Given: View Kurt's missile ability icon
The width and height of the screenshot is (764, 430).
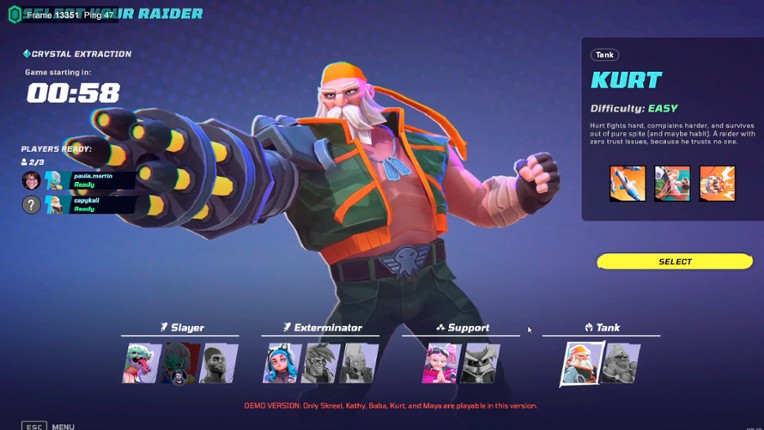Looking at the screenshot, I should point(628,184).
